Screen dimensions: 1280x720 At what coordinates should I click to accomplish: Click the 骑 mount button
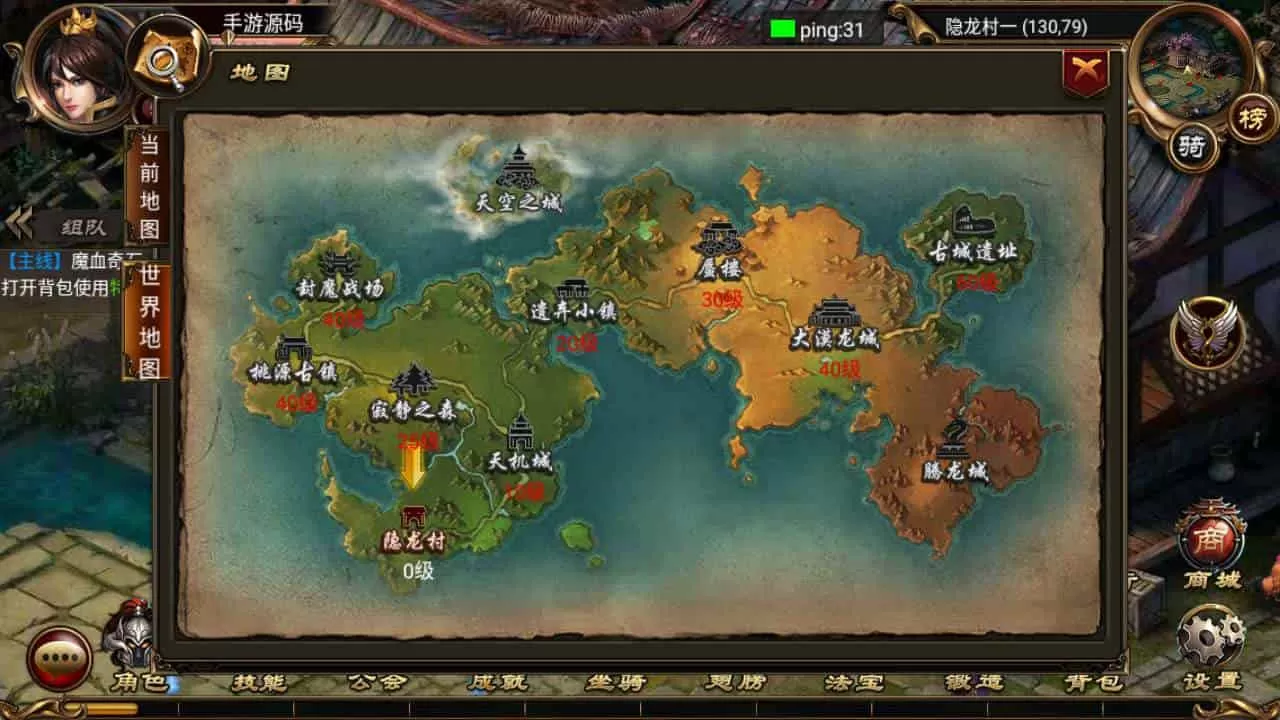pos(1192,147)
